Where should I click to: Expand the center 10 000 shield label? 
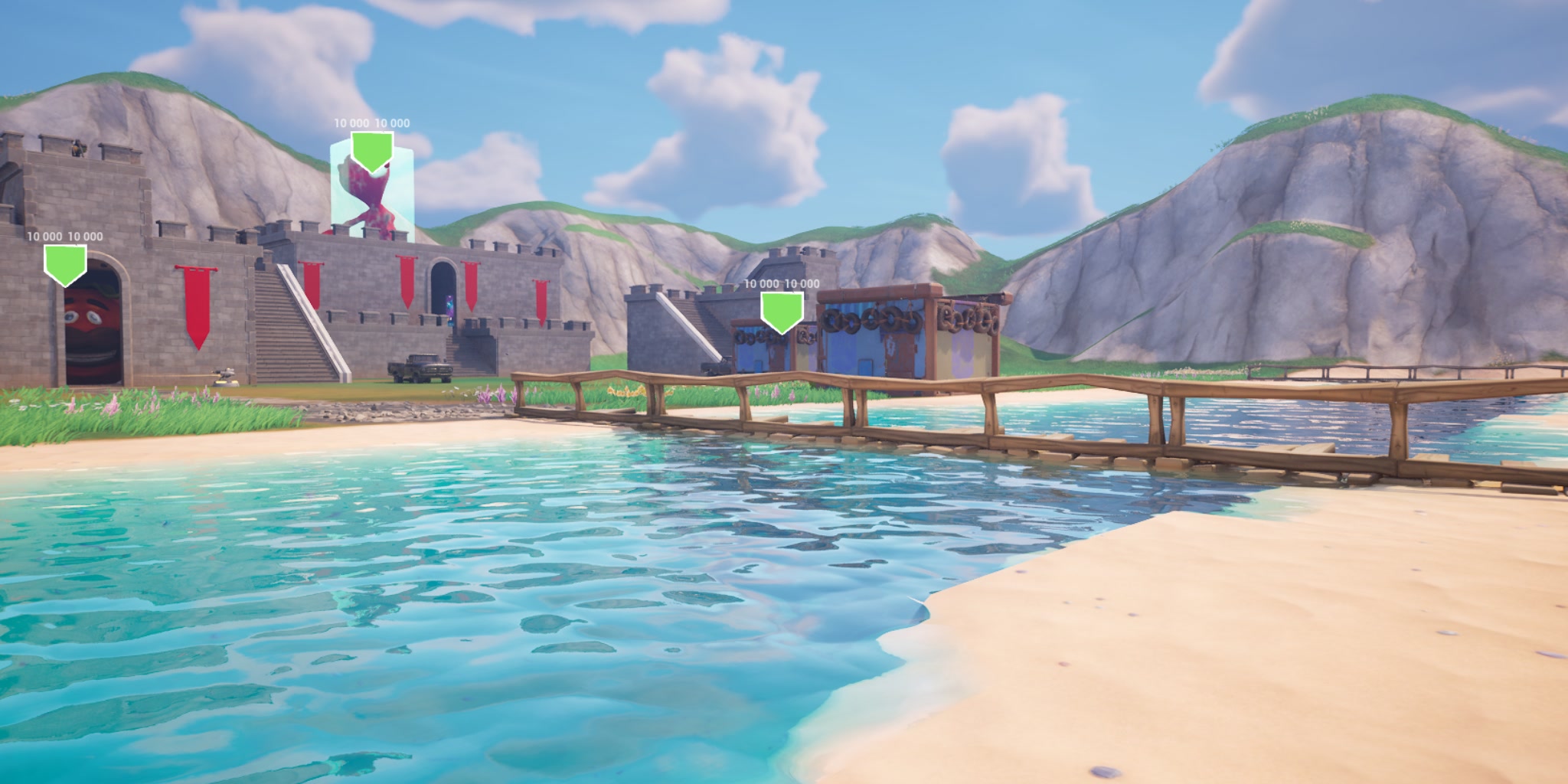click(371, 122)
